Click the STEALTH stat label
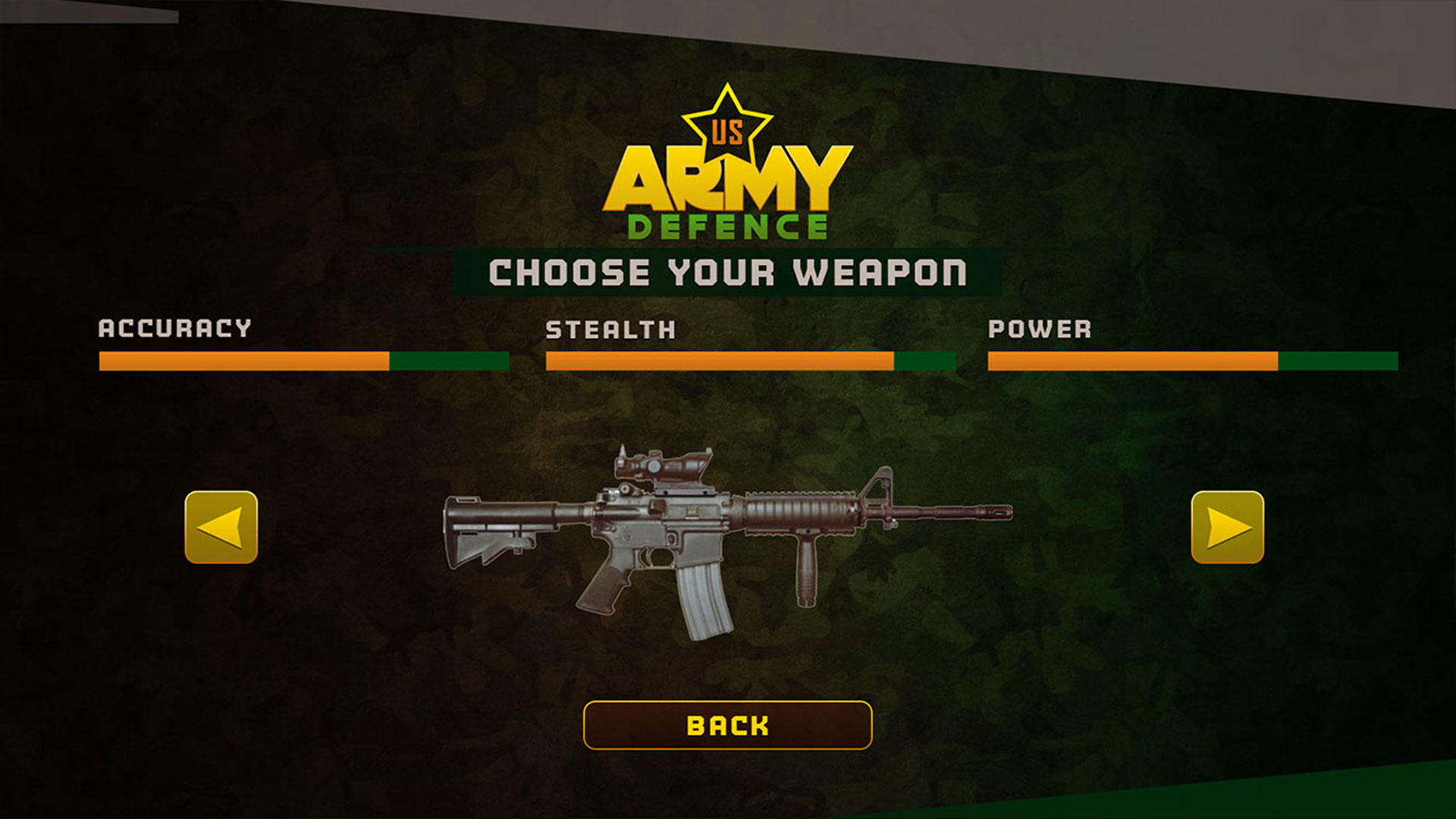 point(610,329)
